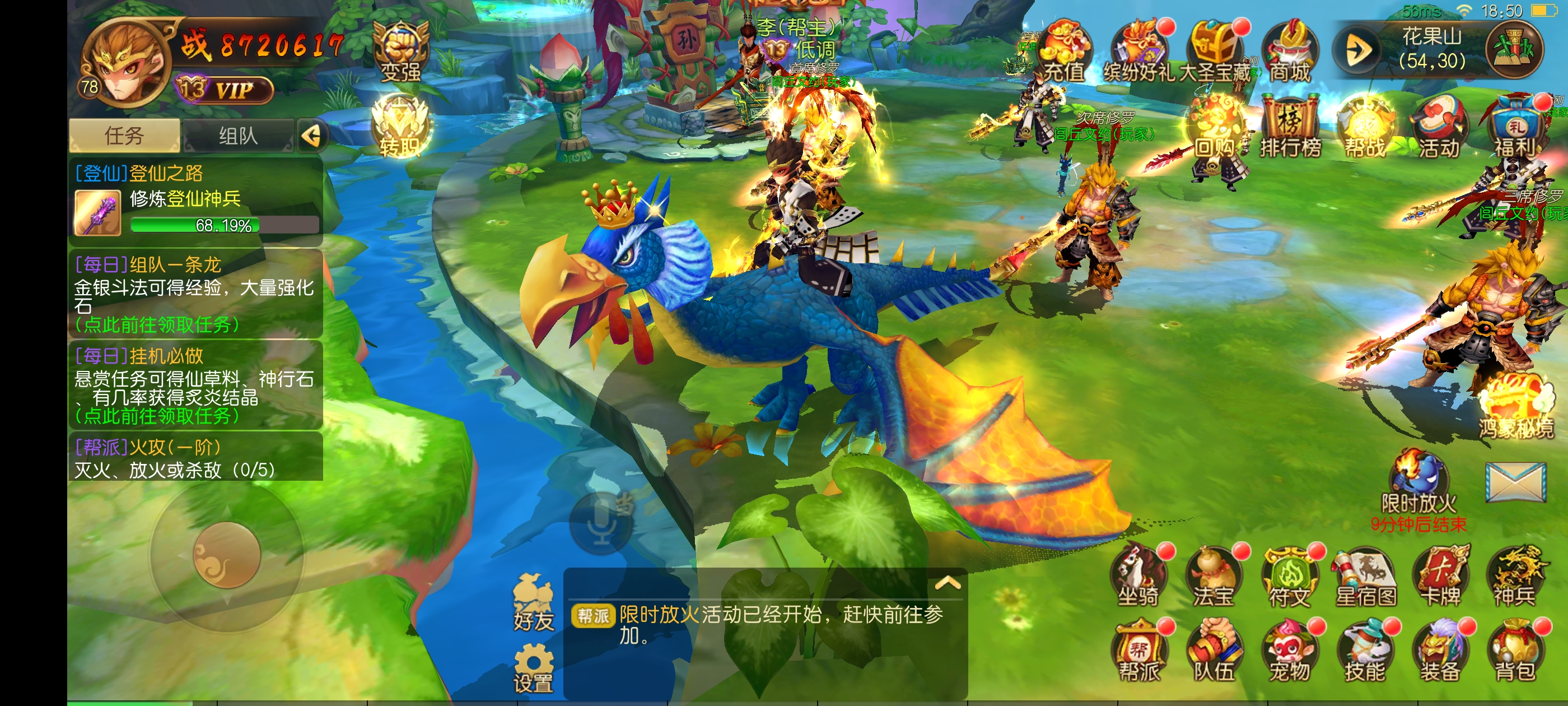Tap the 转职 class change icon
This screenshot has width=1568, height=706.
click(x=400, y=128)
